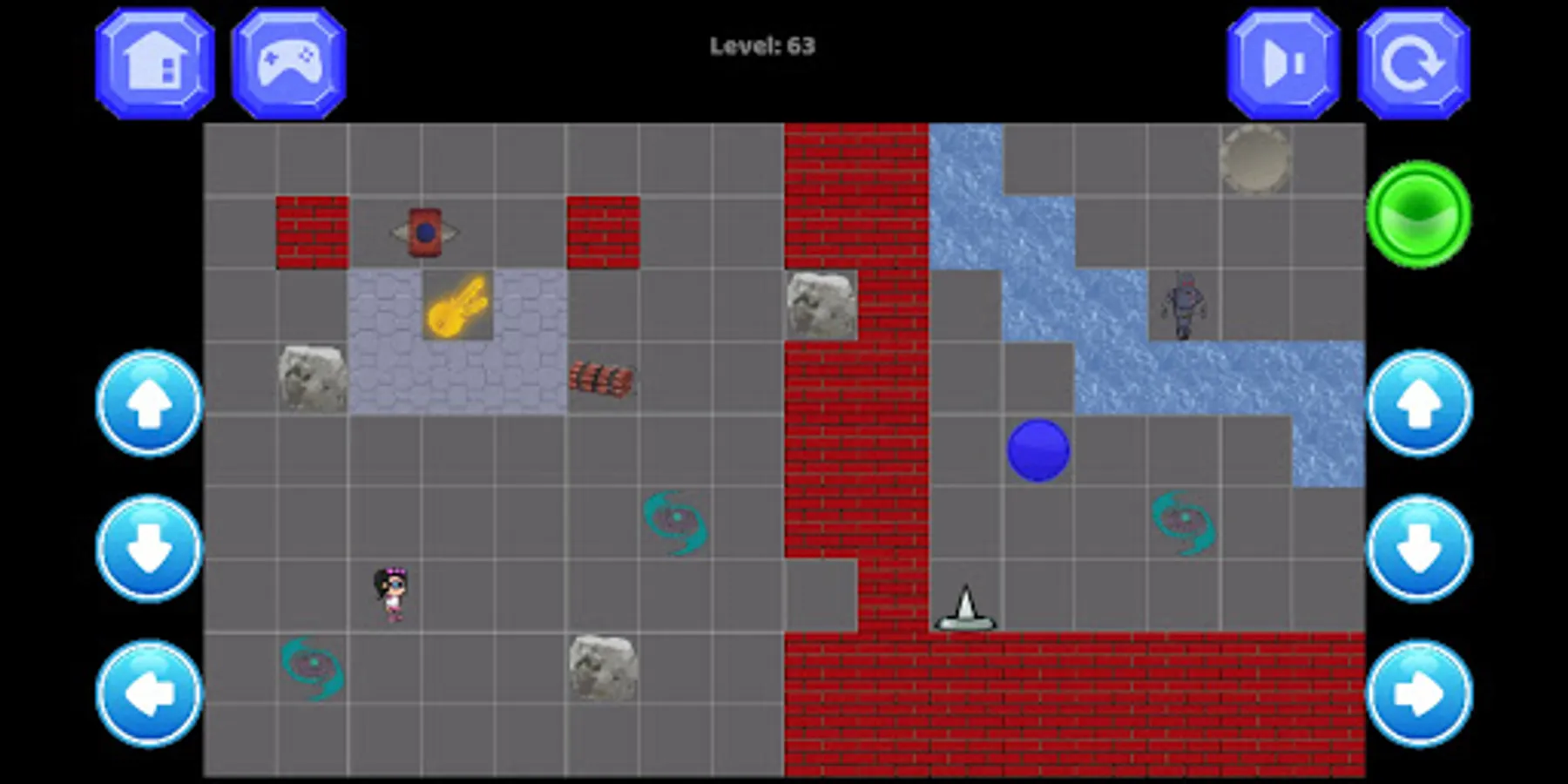Click the Level: 63 title text
This screenshot has width=1568, height=784.
[762, 46]
